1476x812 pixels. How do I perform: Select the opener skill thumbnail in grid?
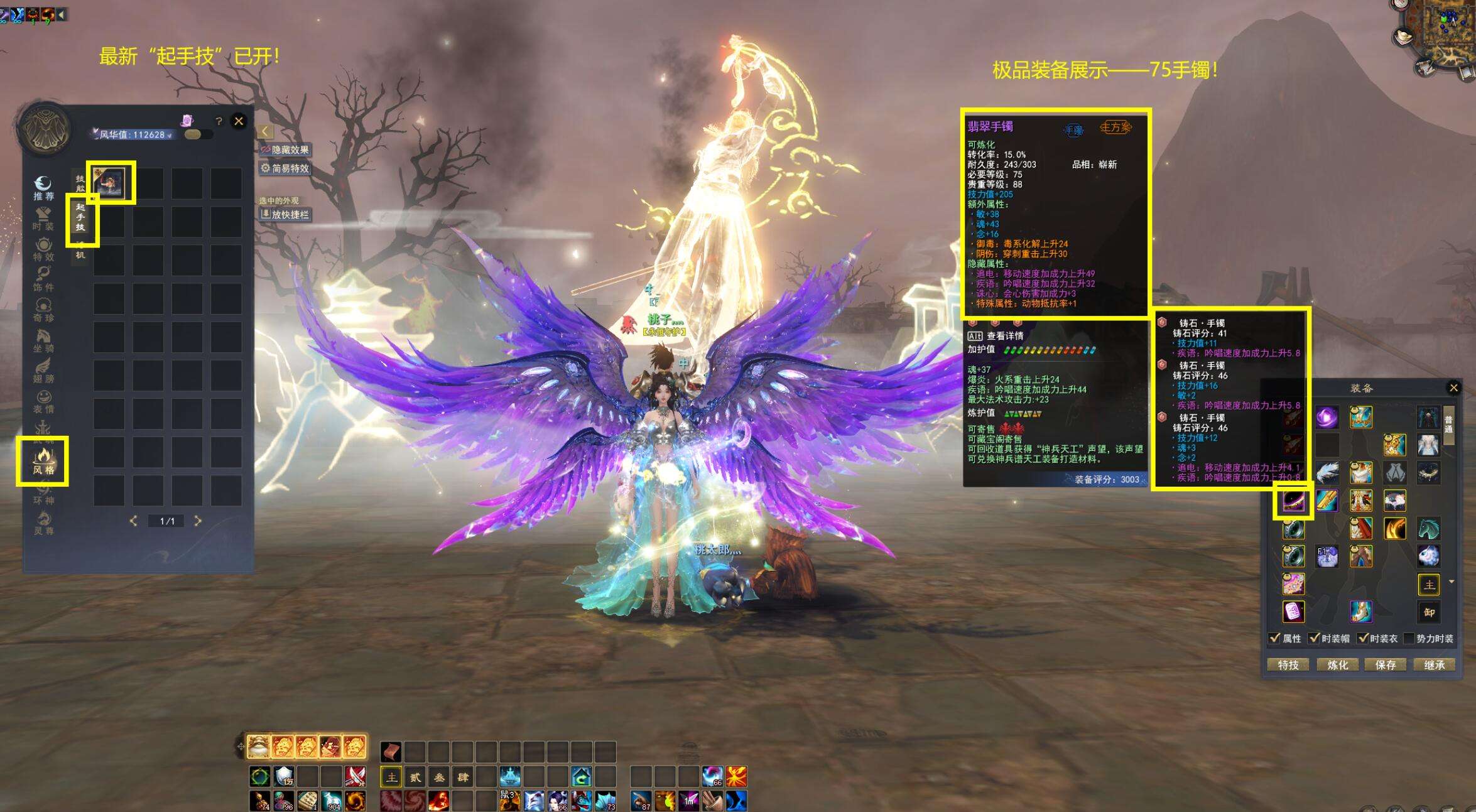tap(109, 182)
